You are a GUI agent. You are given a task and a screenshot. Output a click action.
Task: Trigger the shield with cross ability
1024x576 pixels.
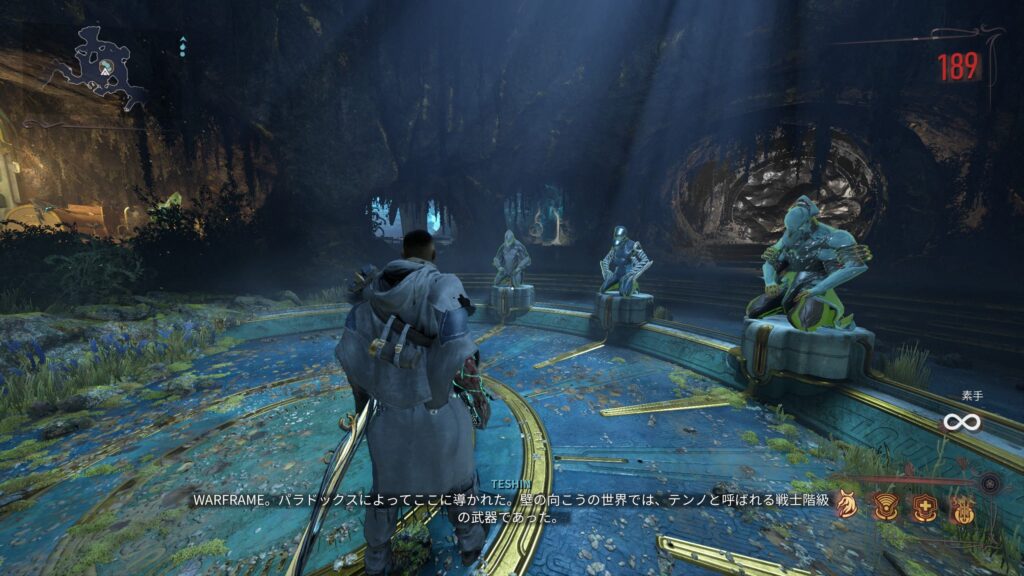coord(924,507)
